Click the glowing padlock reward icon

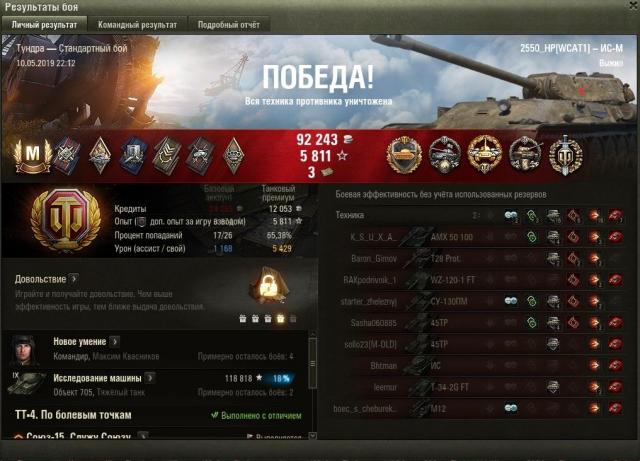(x=266, y=289)
